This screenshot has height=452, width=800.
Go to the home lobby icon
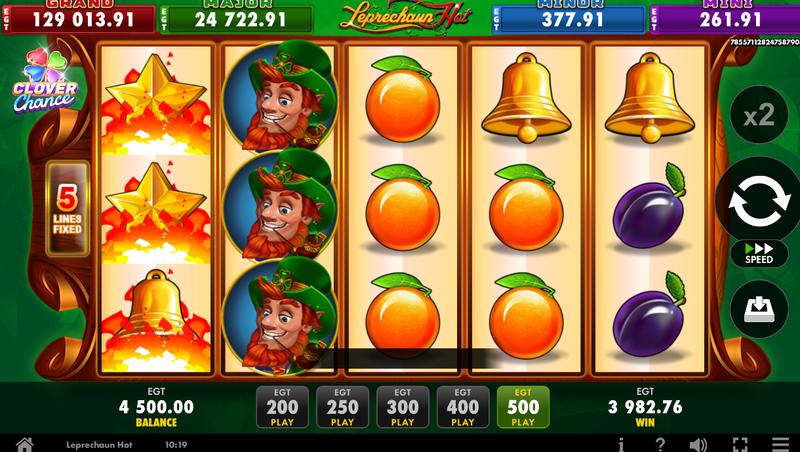24,444
